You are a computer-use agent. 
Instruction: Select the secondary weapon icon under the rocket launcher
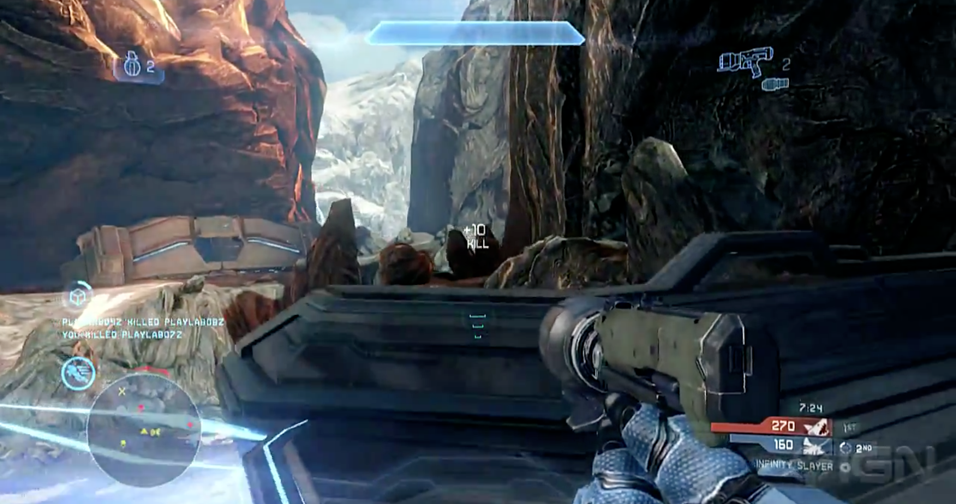775,85
